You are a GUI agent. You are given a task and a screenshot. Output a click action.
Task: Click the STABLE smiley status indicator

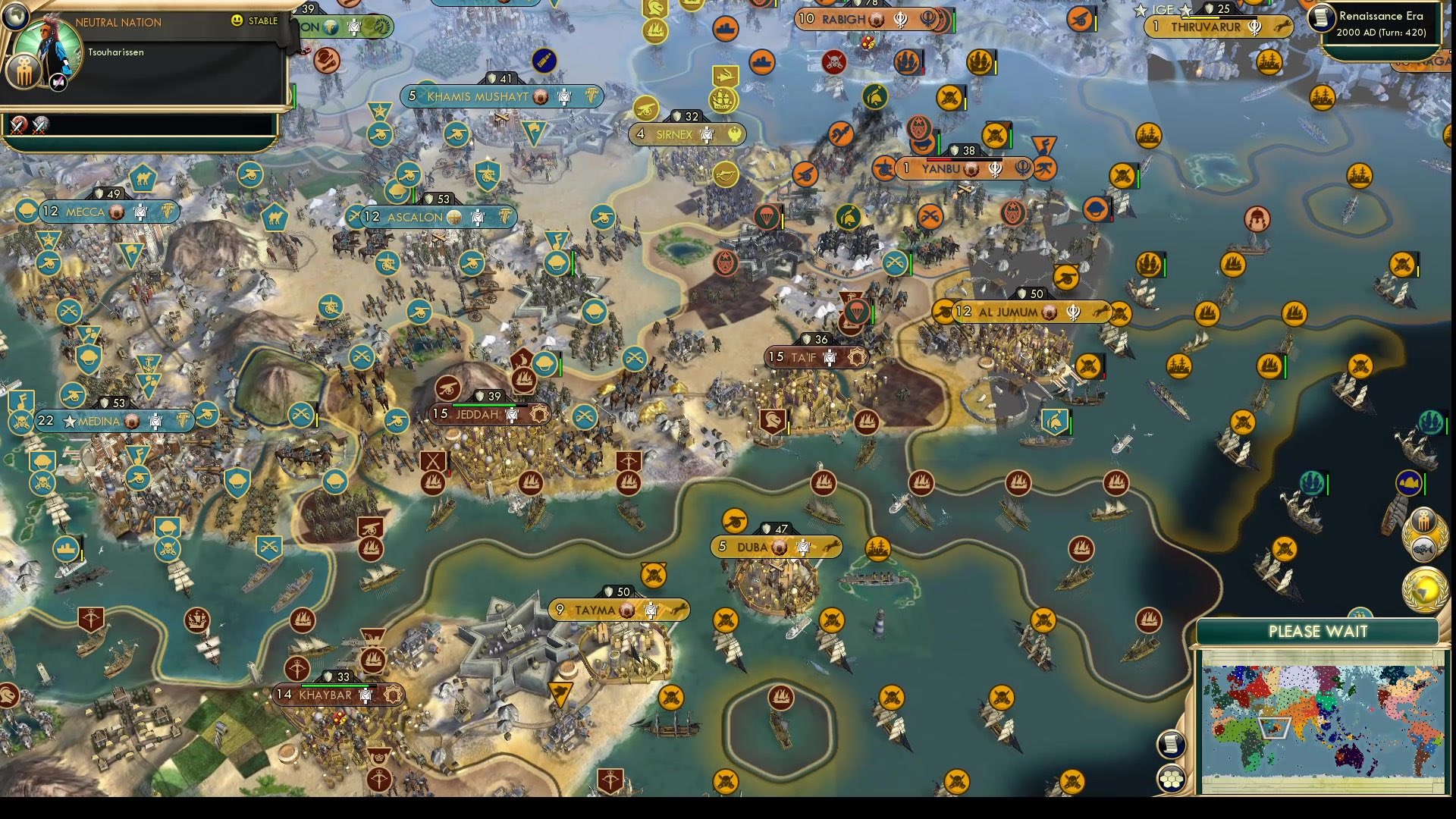tap(239, 22)
